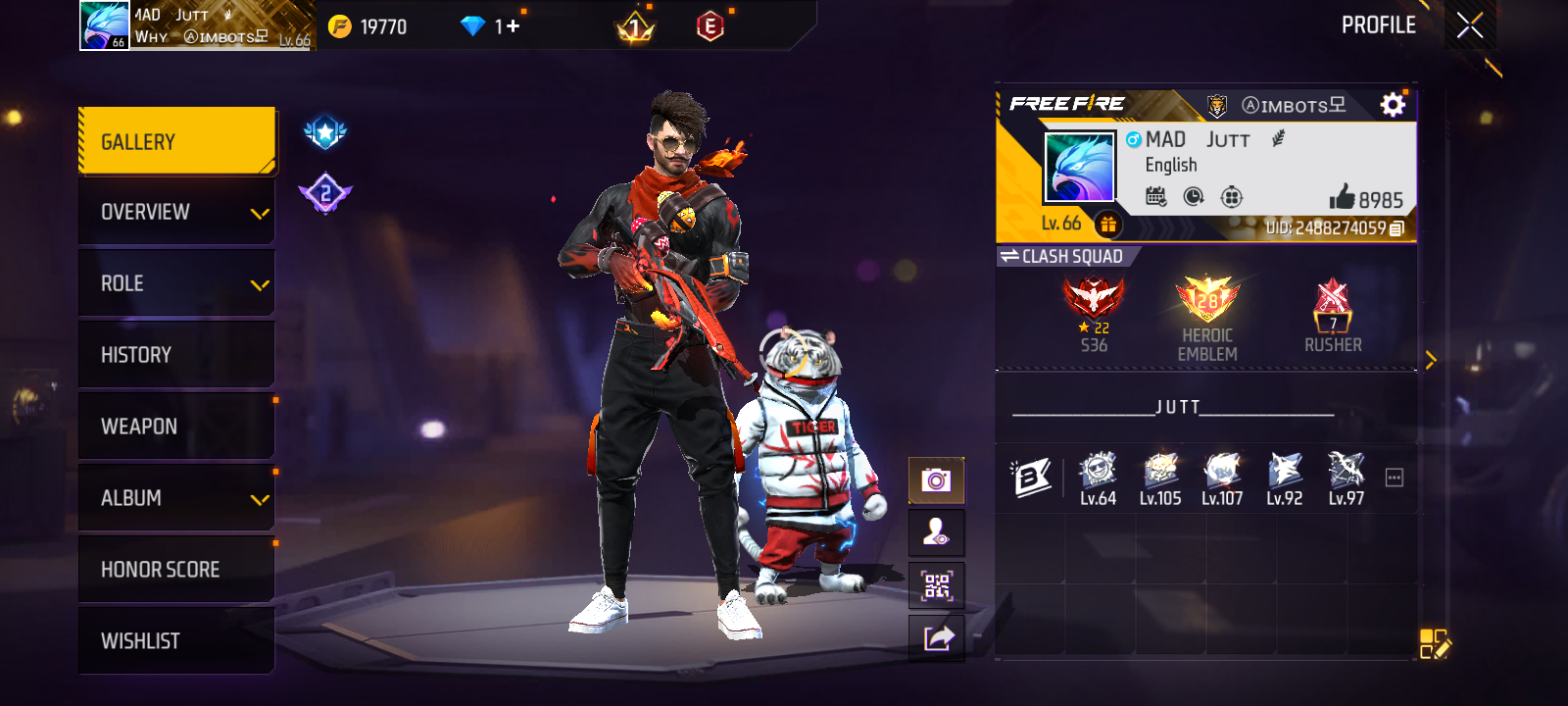Open the History menu entry
This screenshot has width=1568, height=706.
176,355
